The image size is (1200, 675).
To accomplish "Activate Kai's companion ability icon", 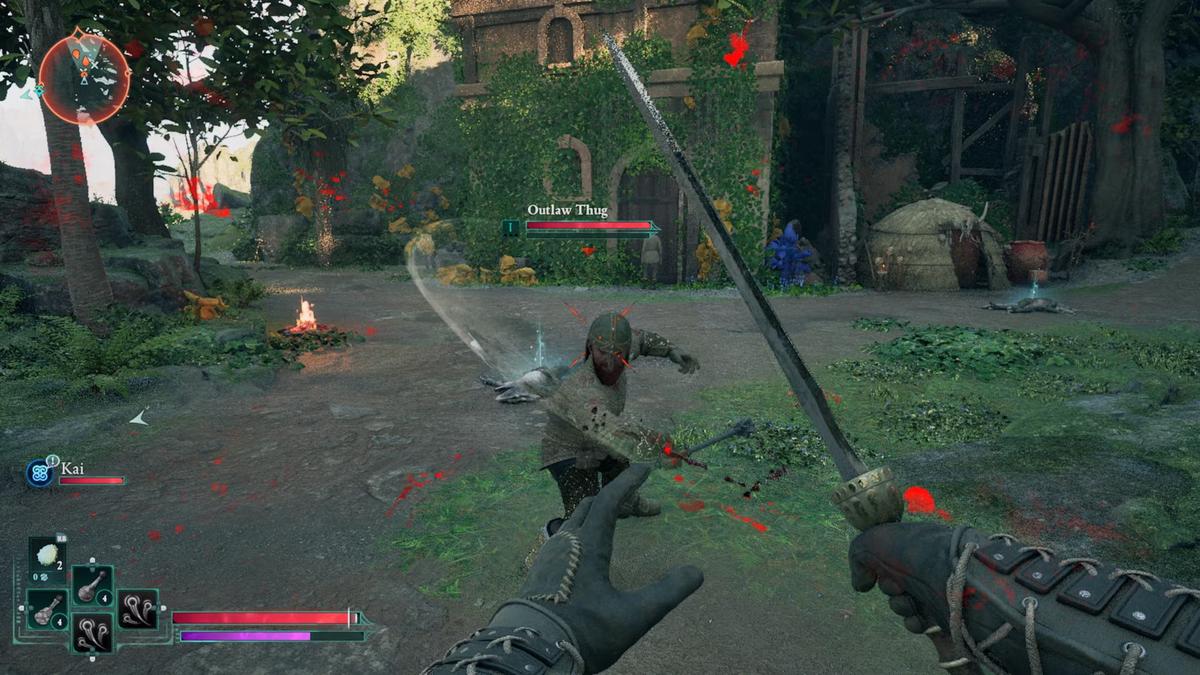I will coord(40,472).
